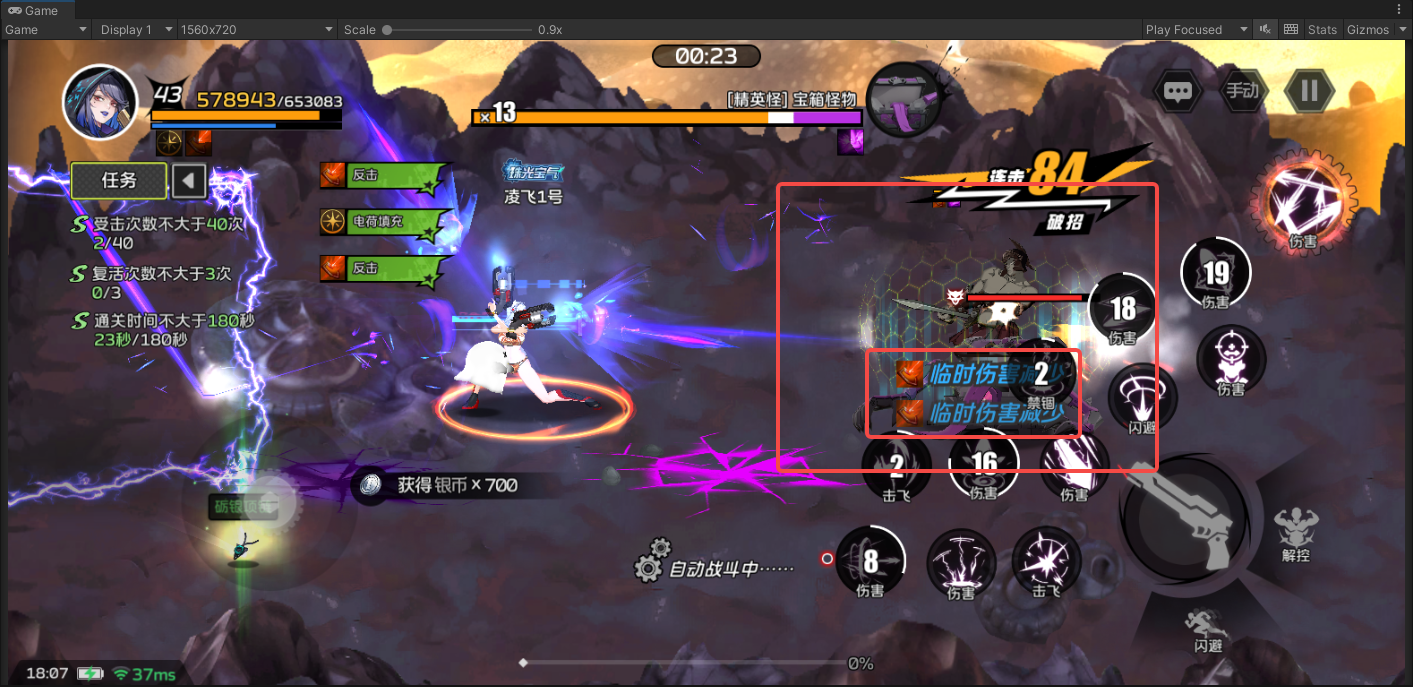Pause the battle with the pause button
The image size is (1413, 687).
point(1309,91)
